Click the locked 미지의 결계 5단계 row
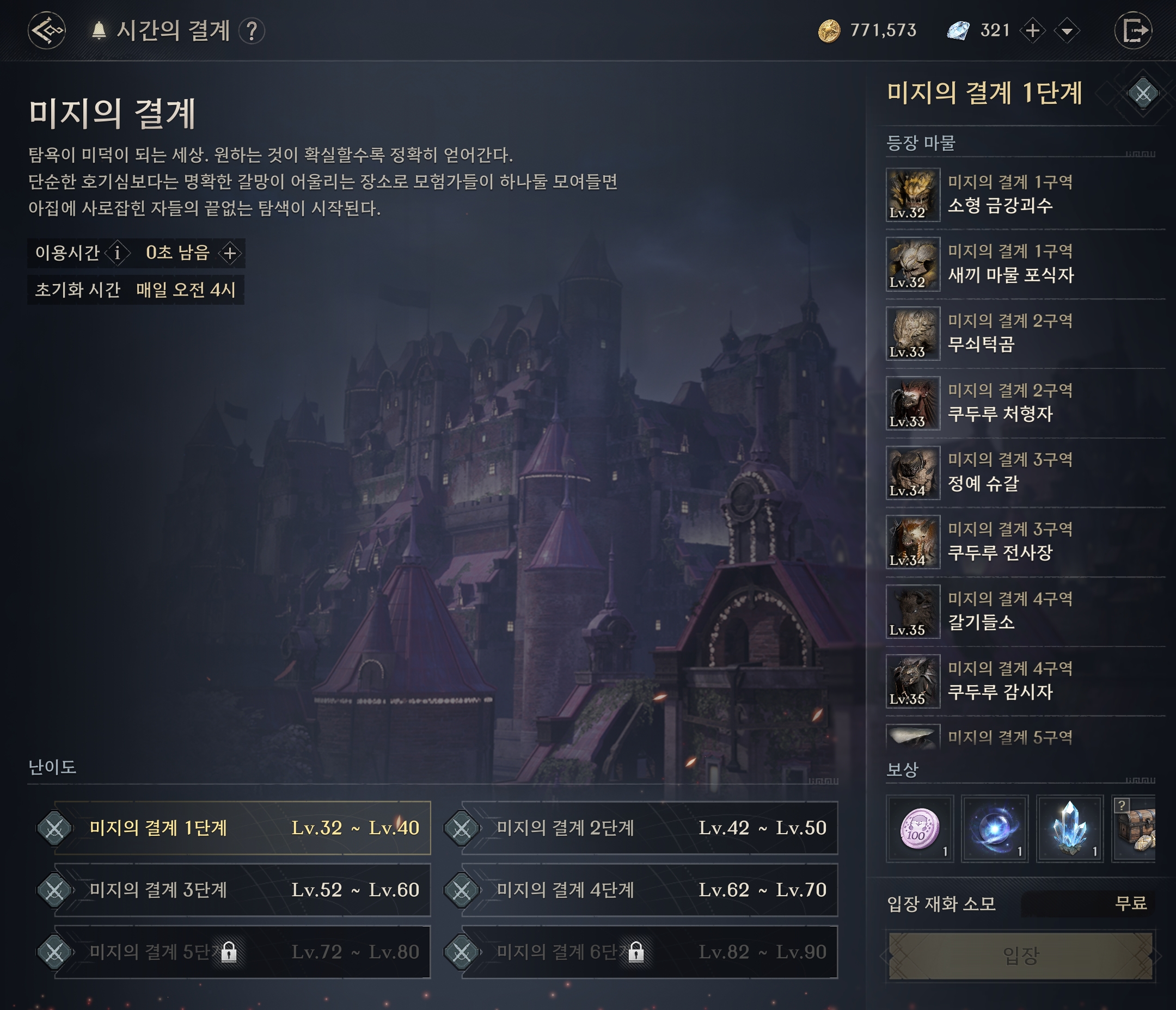 pyautogui.click(x=243, y=952)
